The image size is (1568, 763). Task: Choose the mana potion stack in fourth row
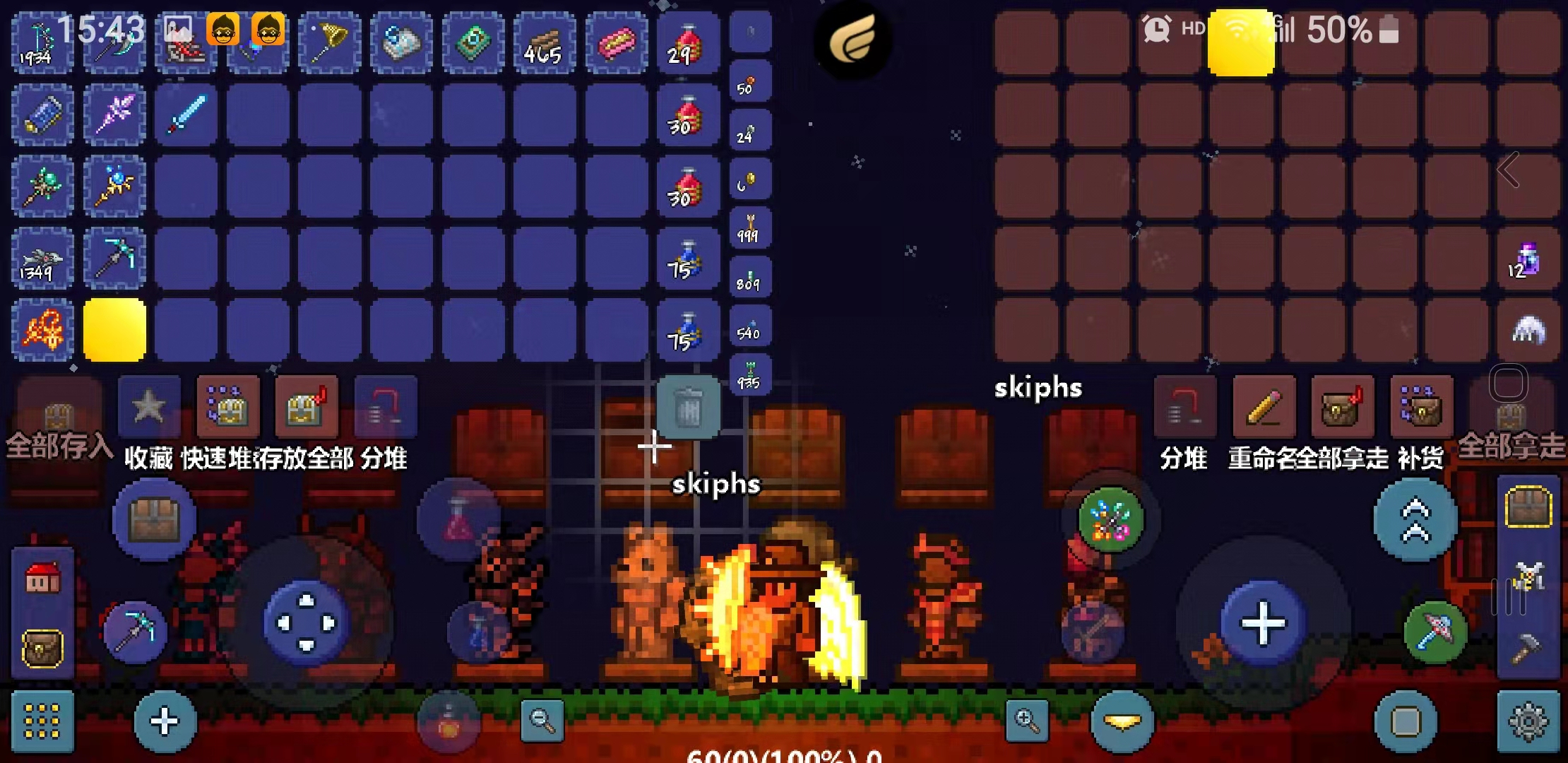tap(687, 259)
